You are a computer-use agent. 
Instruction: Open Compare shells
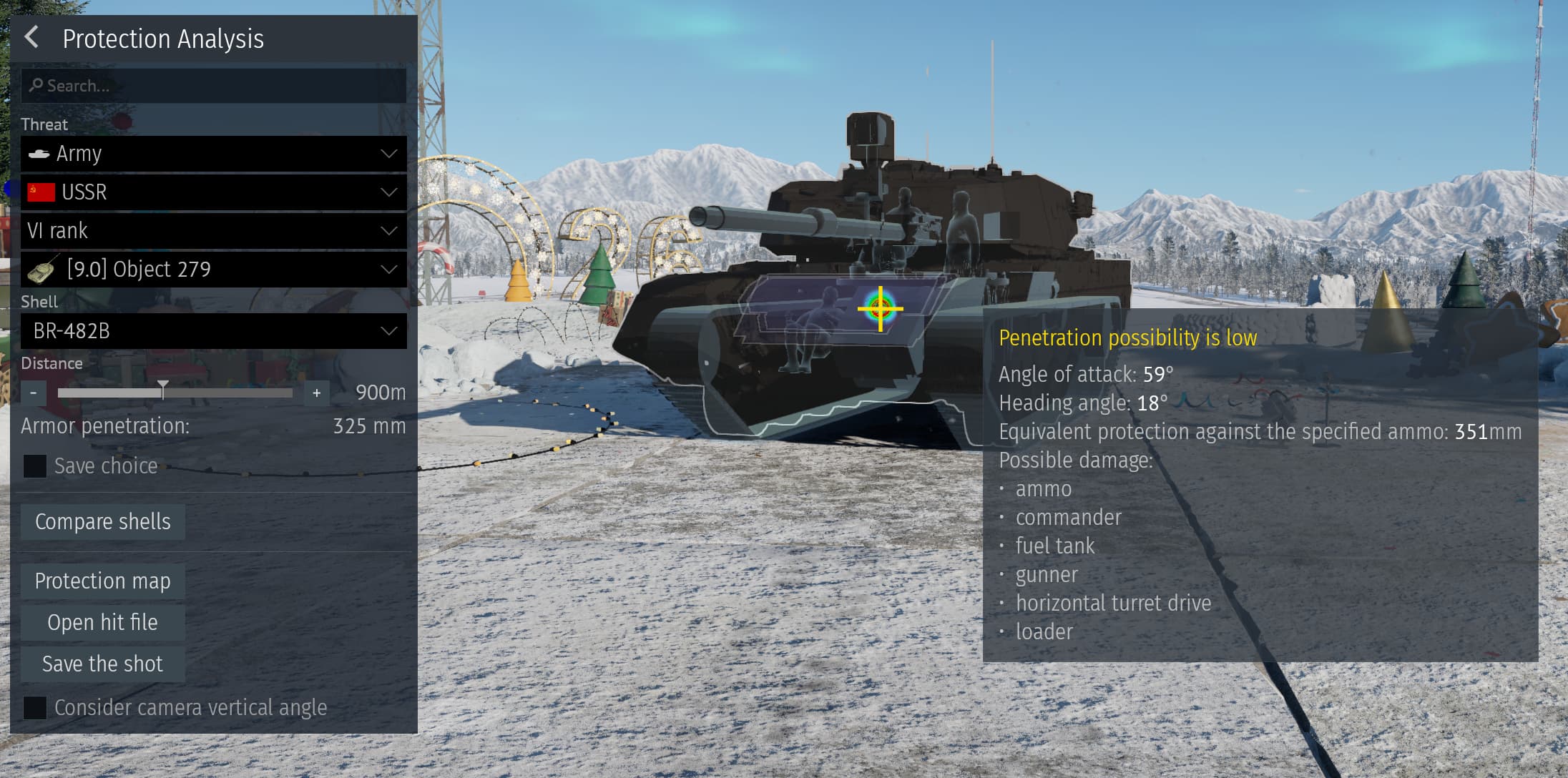pyautogui.click(x=103, y=522)
